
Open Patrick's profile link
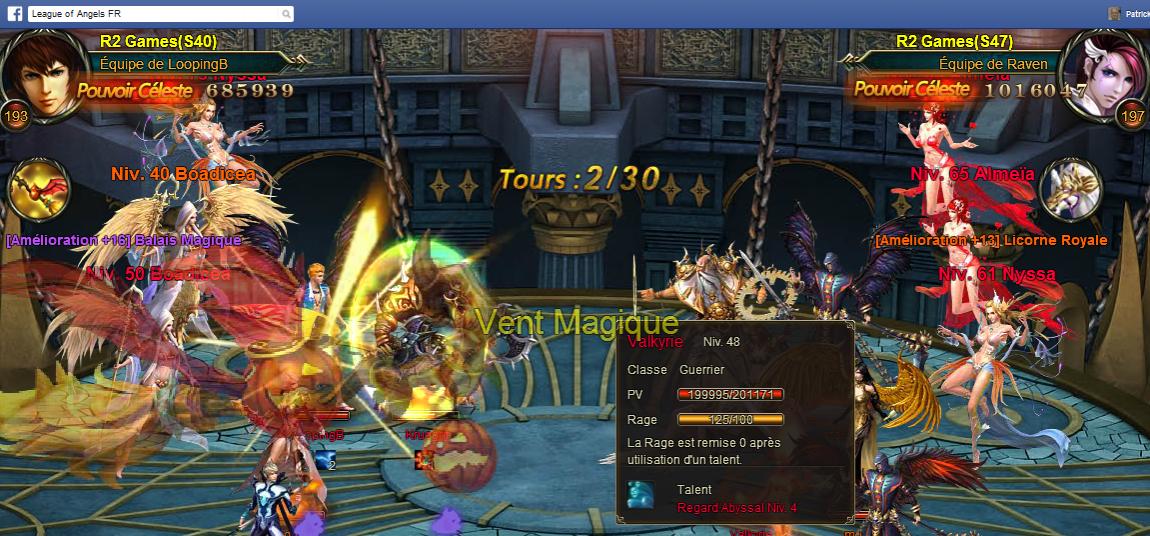click(1136, 14)
